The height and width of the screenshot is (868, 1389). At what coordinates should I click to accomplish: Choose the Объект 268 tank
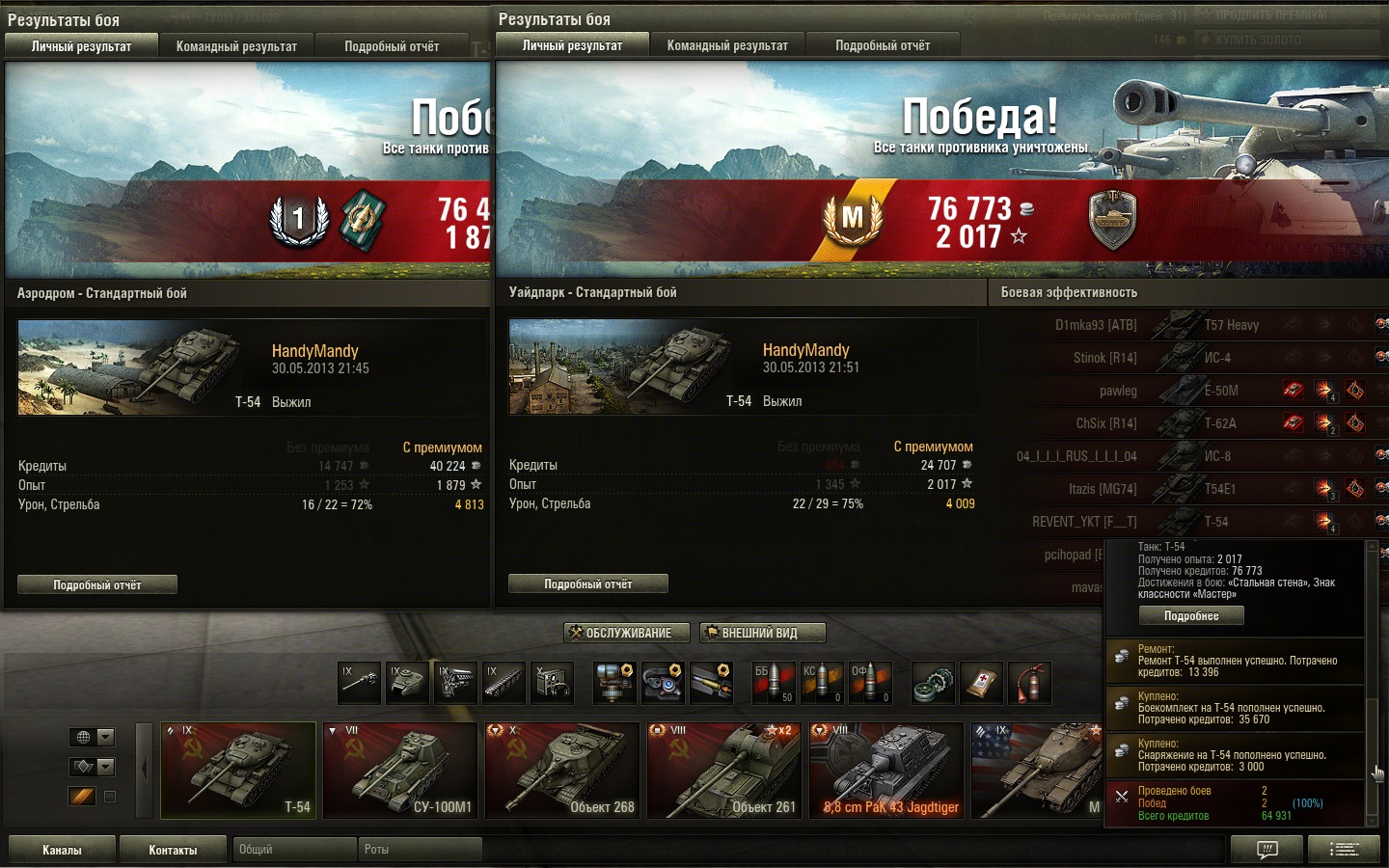point(562,771)
